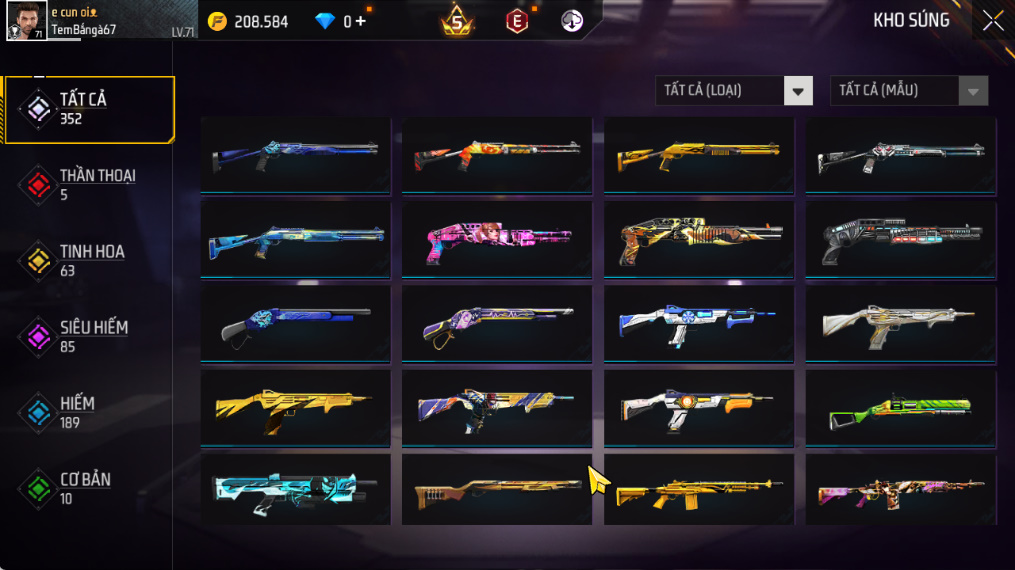Select the pink camo sniper rifle skin
The height and width of the screenshot is (570, 1015).
coord(900,492)
